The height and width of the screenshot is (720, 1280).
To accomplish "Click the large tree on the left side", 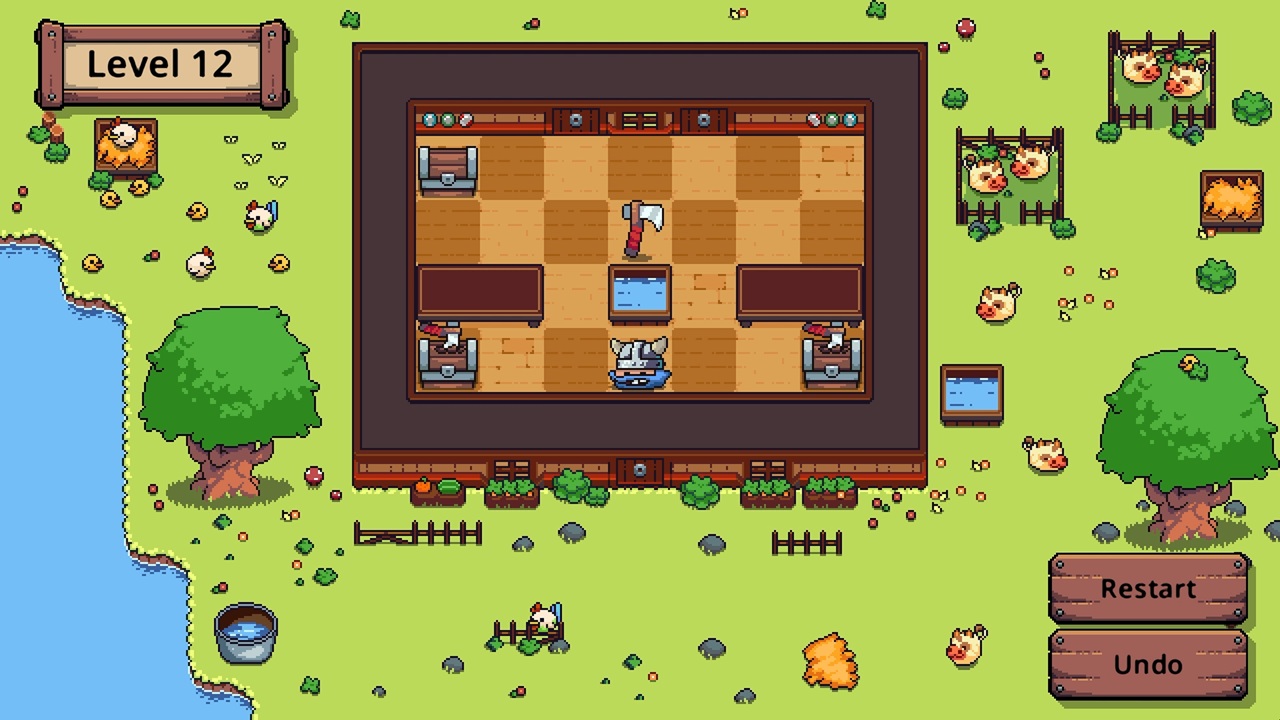I will (232, 370).
